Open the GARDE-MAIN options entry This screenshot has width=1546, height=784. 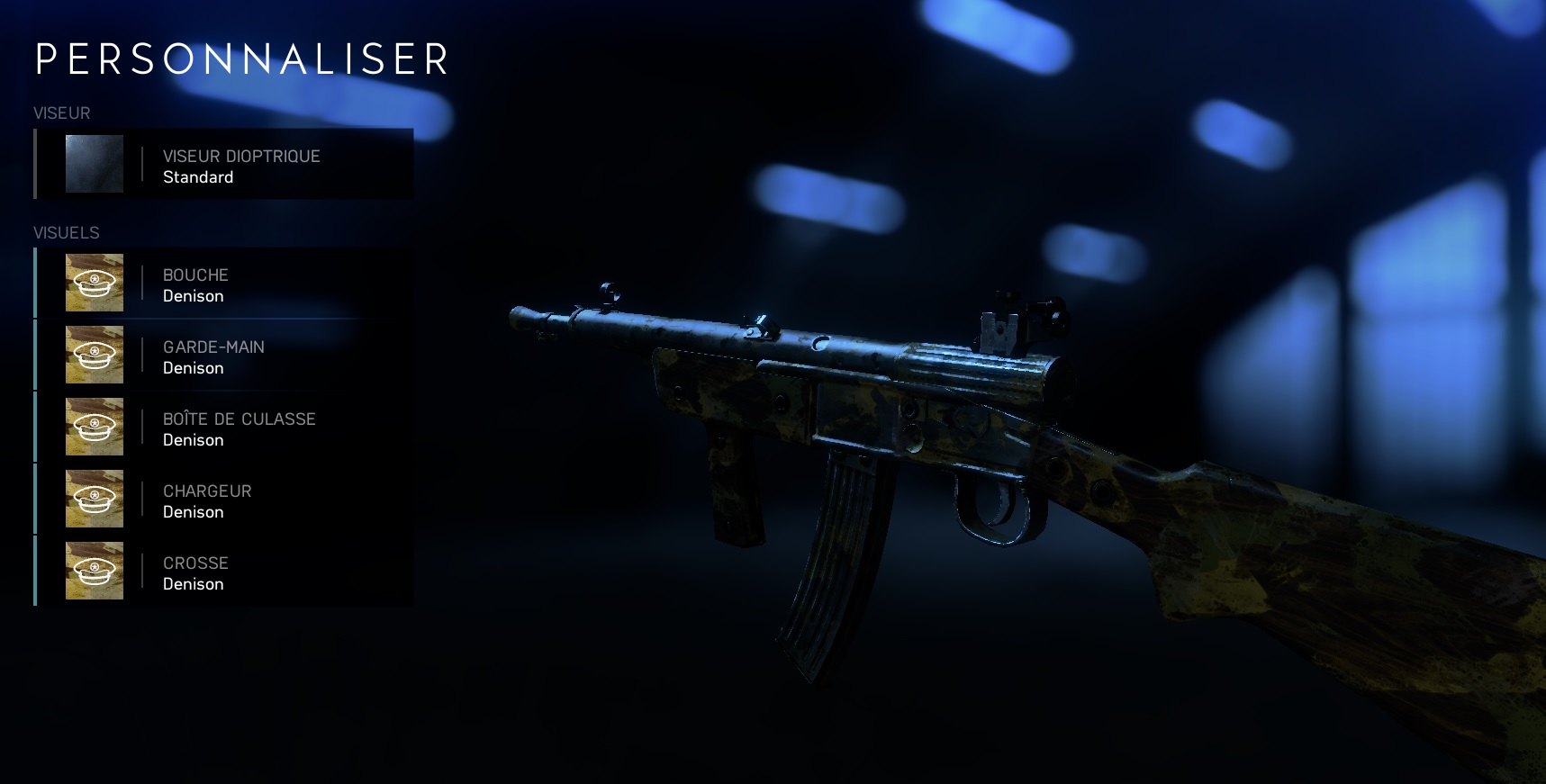[x=225, y=356]
